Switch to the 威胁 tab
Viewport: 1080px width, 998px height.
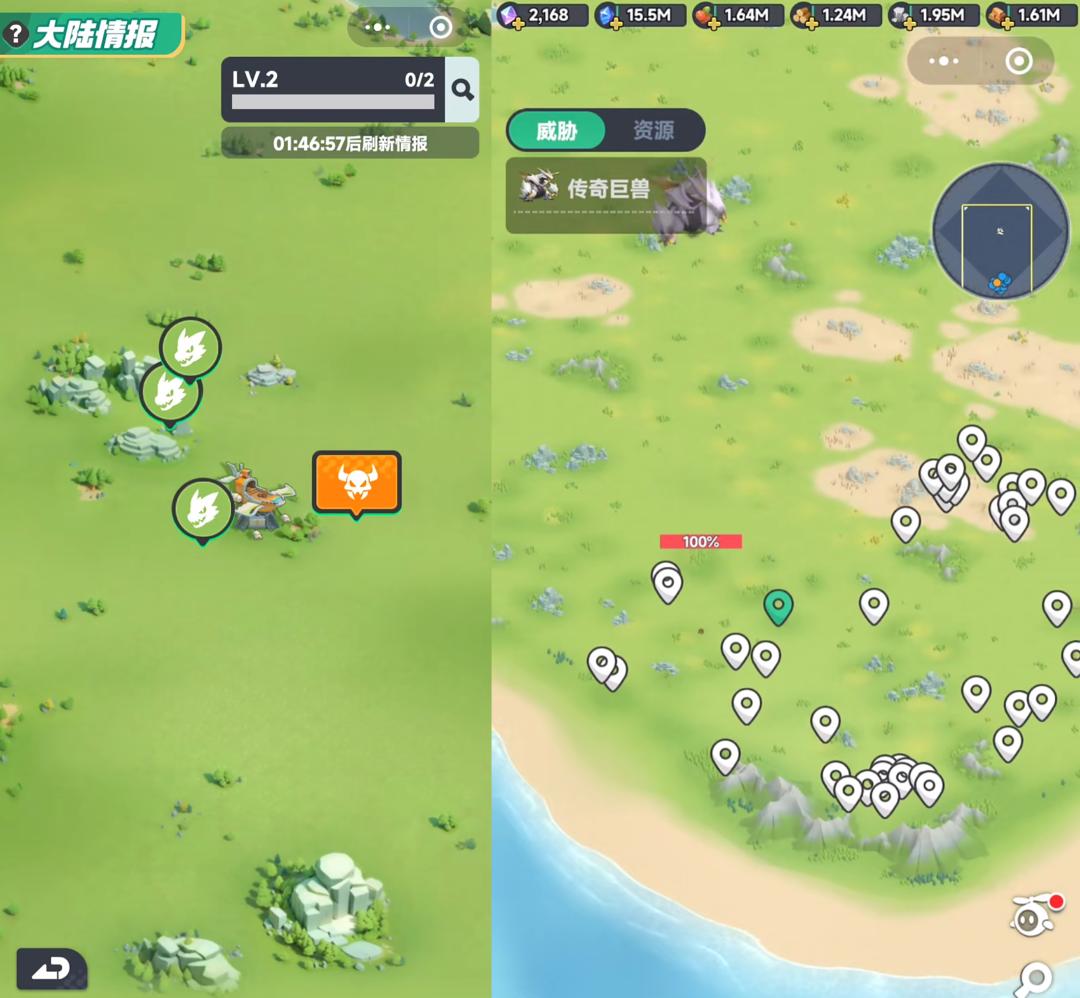[x=557, y=131]
